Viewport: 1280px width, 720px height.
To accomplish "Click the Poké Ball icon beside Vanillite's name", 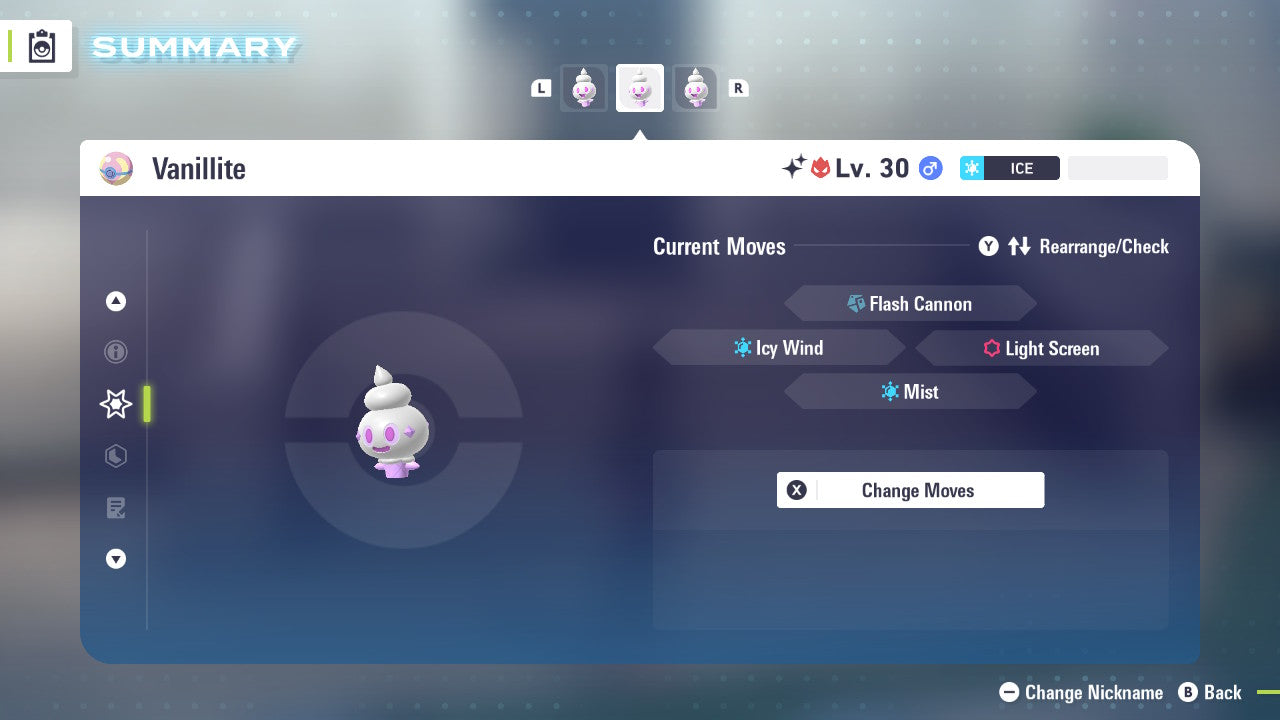I will [x=116, y=168].
